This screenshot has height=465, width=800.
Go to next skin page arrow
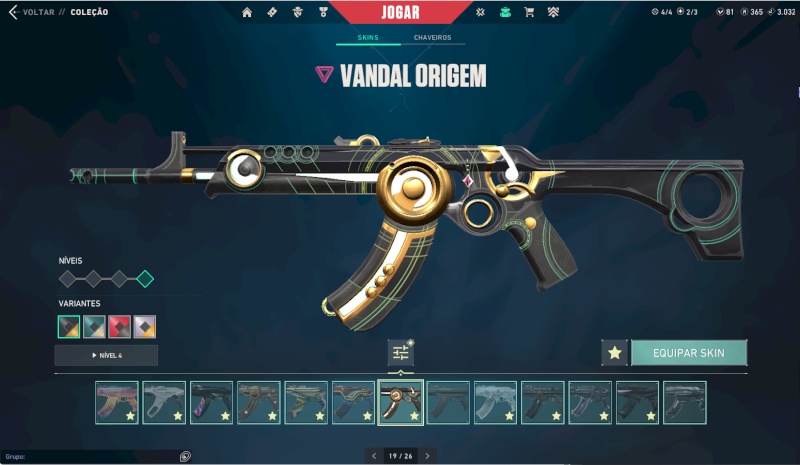[428, 456]
